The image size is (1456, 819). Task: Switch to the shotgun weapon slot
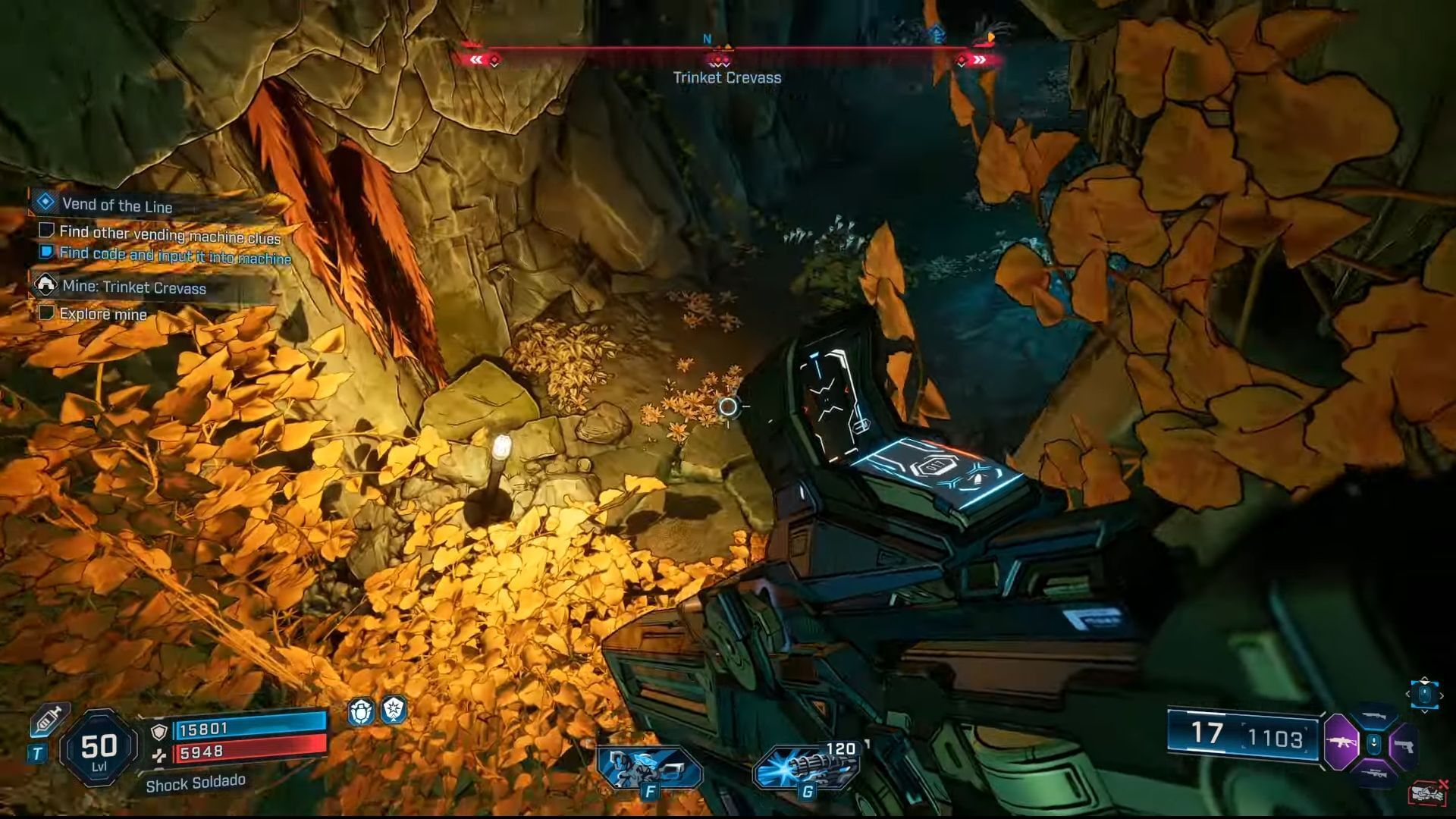pyautogui.click(x=1374, y=717)
